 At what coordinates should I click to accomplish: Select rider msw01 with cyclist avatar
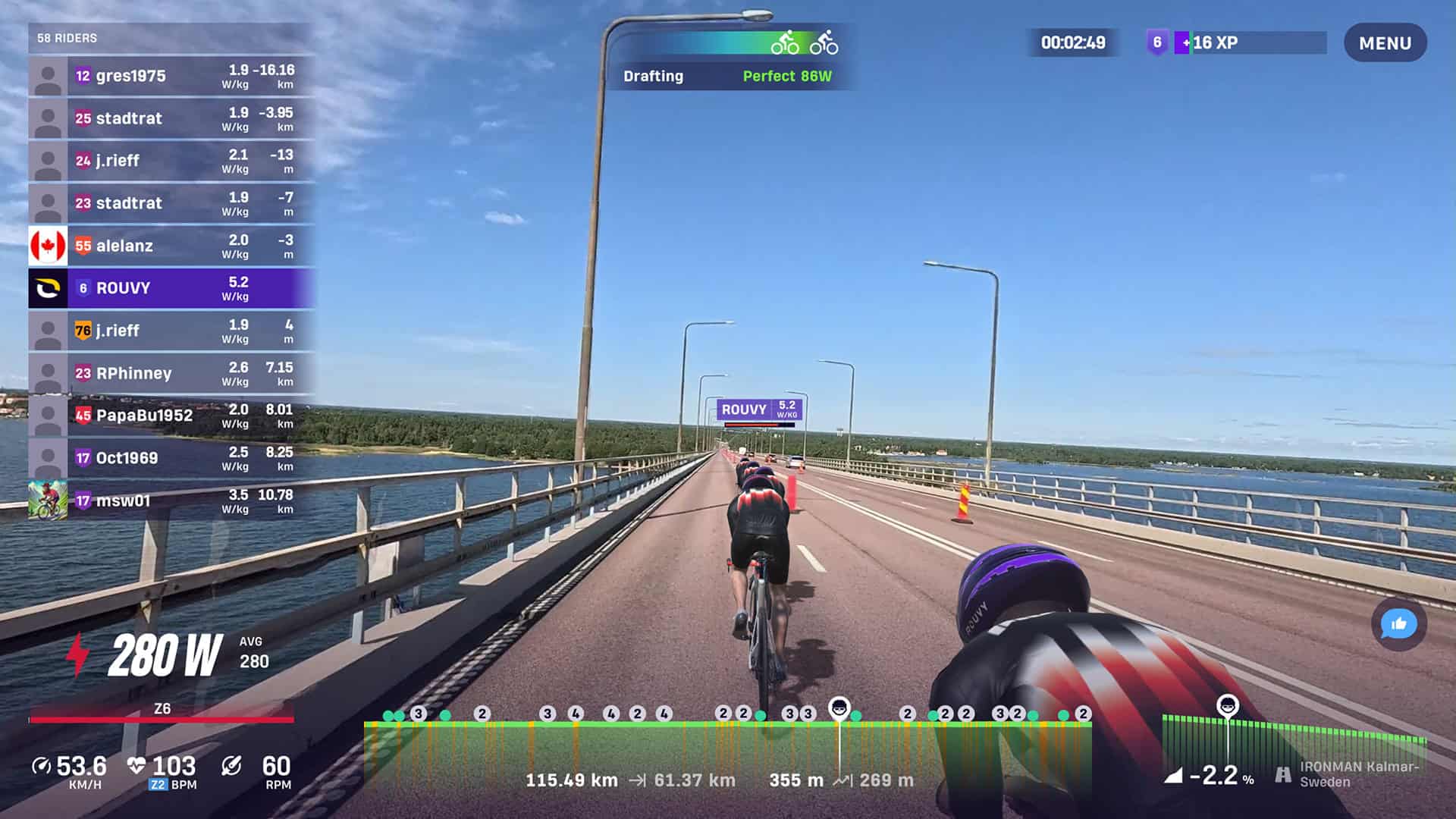click(x=172, y=500)
